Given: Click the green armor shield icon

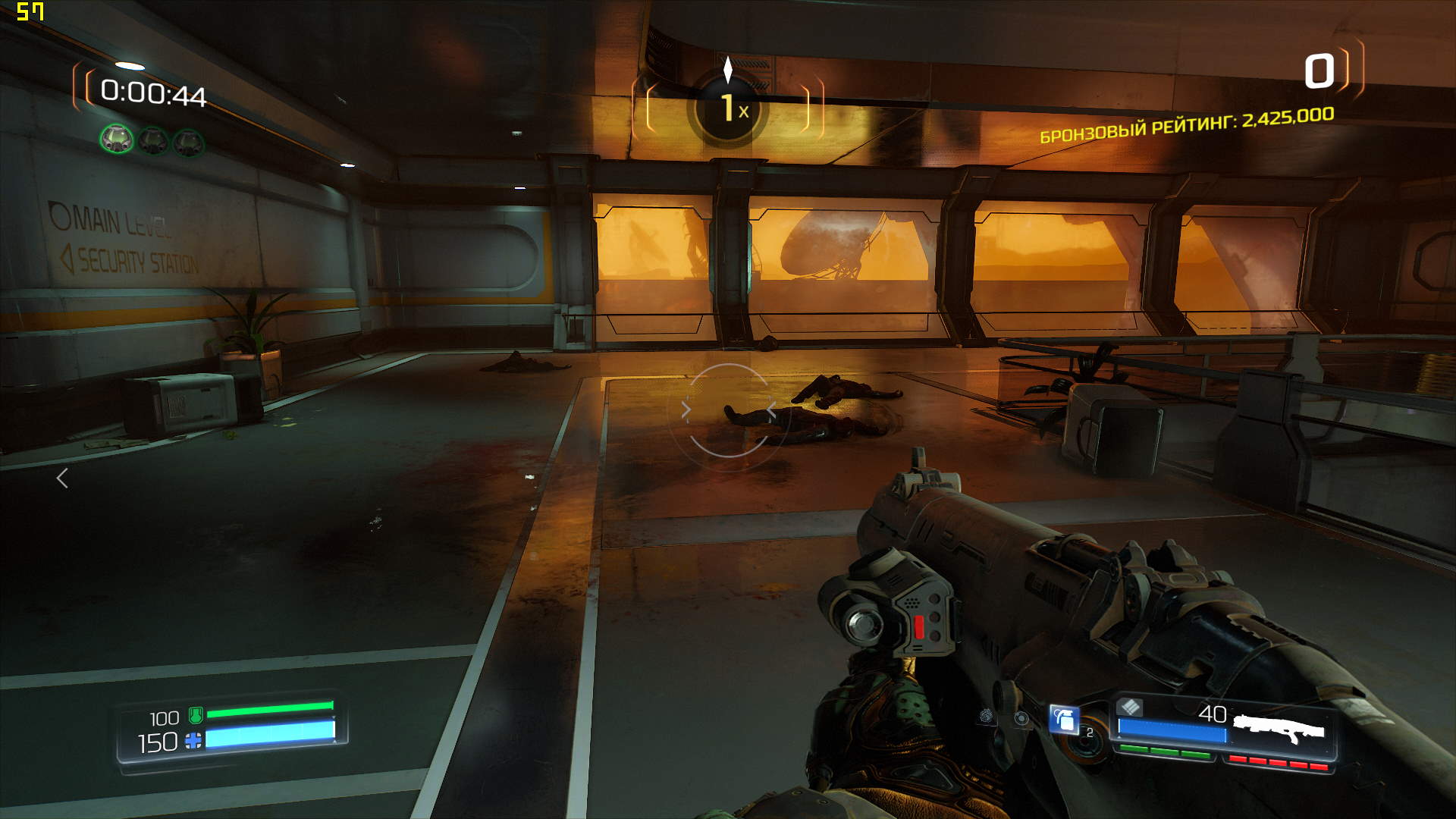Looking at the screenshot, I should (x=195, y=714).
